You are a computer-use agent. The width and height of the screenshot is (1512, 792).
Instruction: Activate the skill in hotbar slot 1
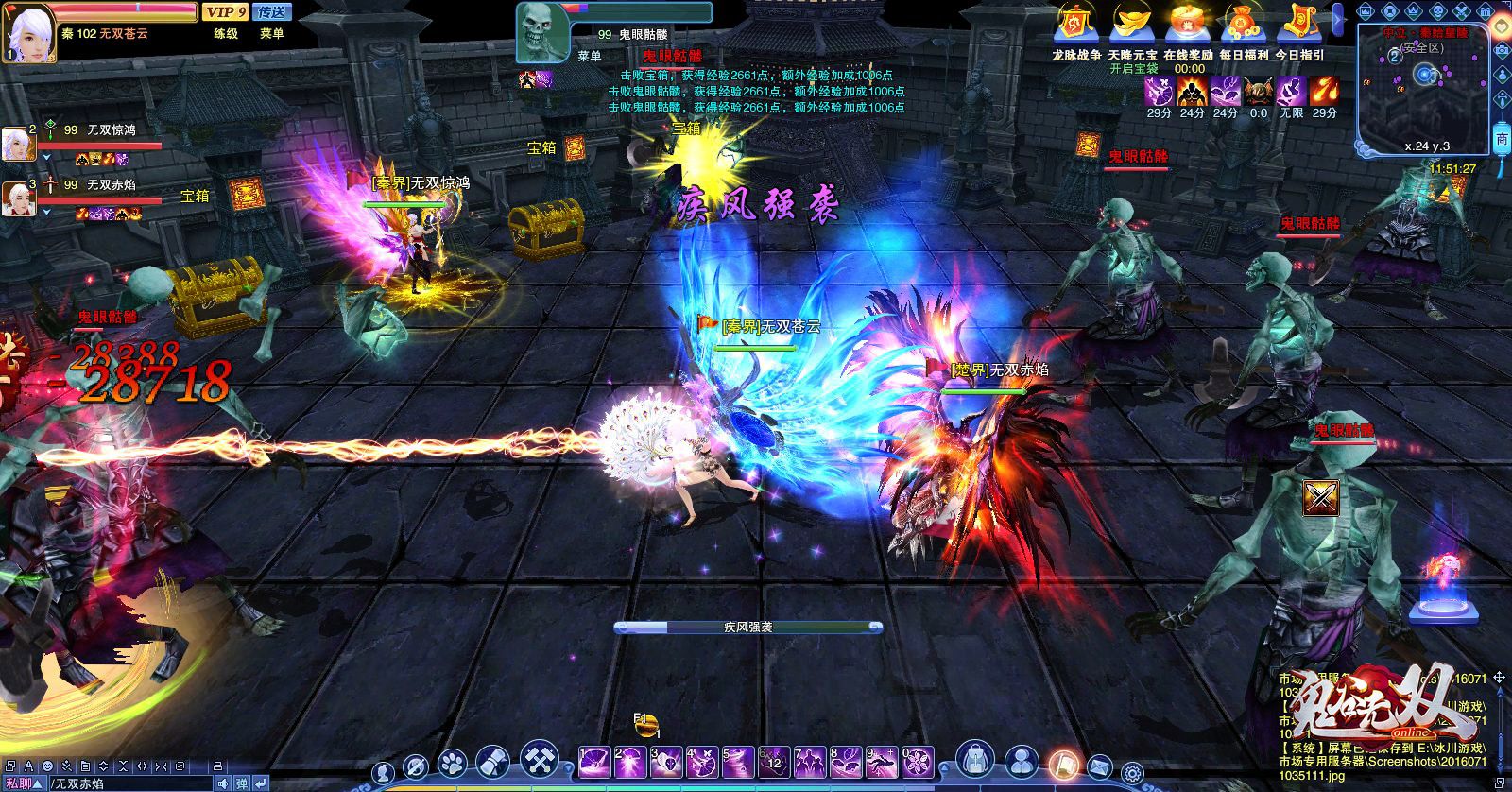click(x=595, y=762)
